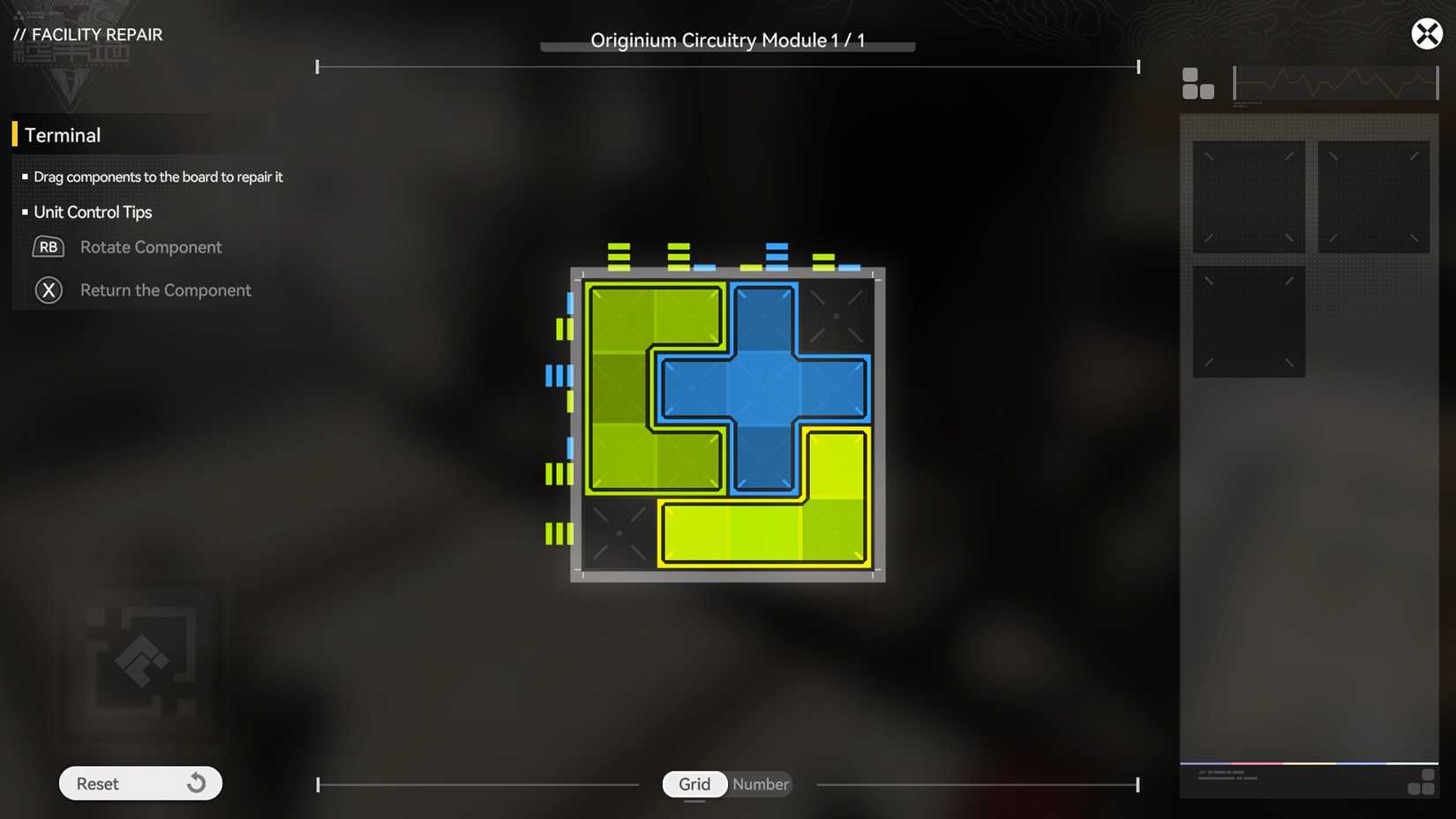Click the Drag components instruction text
The image size is (1456, 819).
157,177
